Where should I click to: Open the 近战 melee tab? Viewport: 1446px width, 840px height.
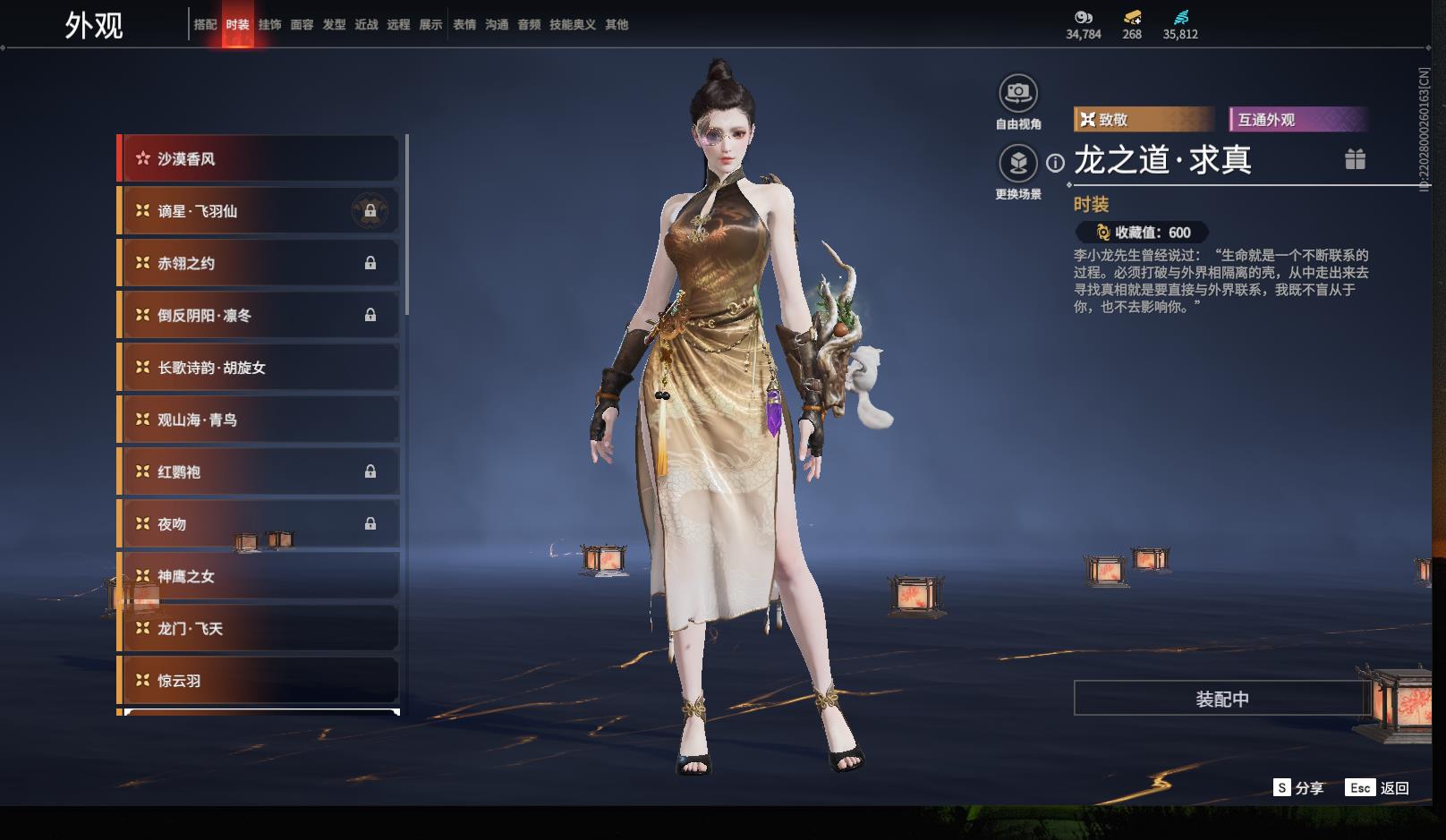click(366, 25)
